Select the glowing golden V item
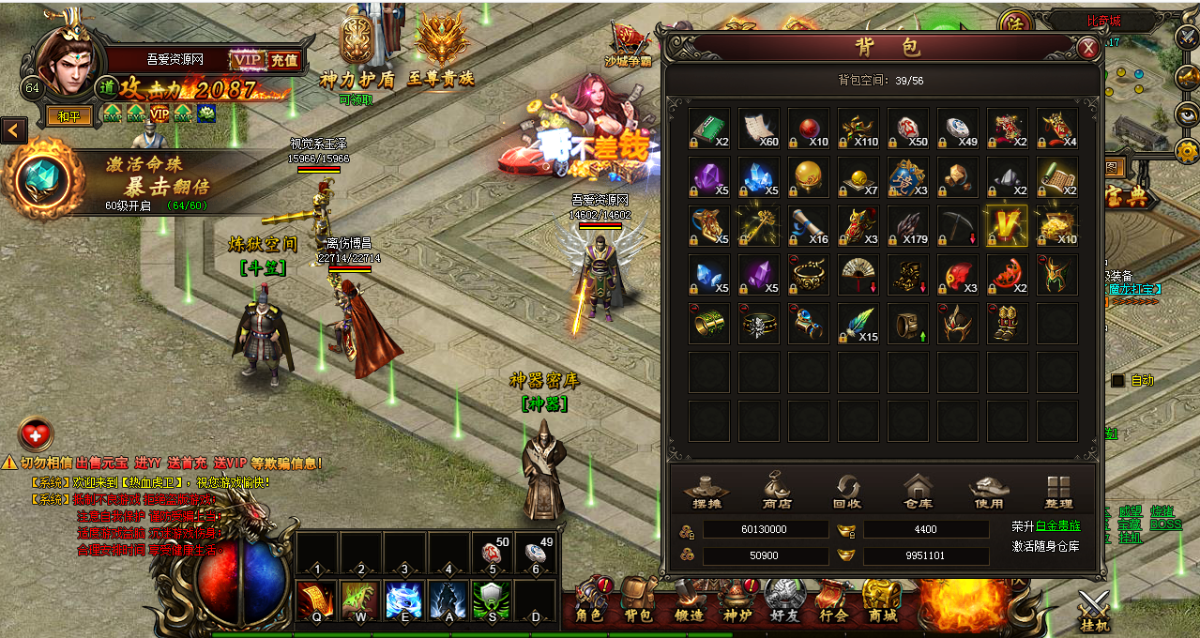 [x=1007, y=226]
